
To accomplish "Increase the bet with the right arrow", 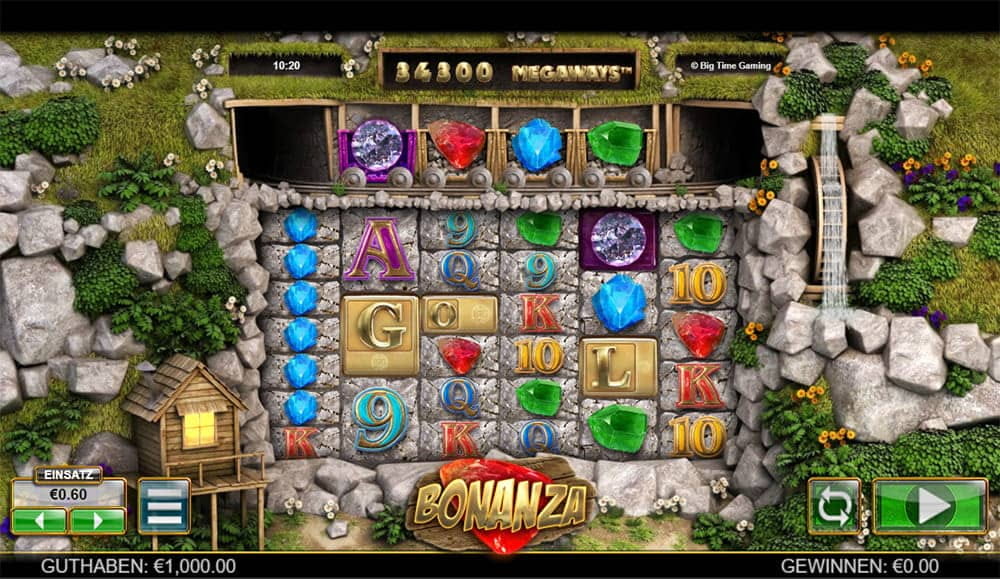I will [x=97, y=521].
